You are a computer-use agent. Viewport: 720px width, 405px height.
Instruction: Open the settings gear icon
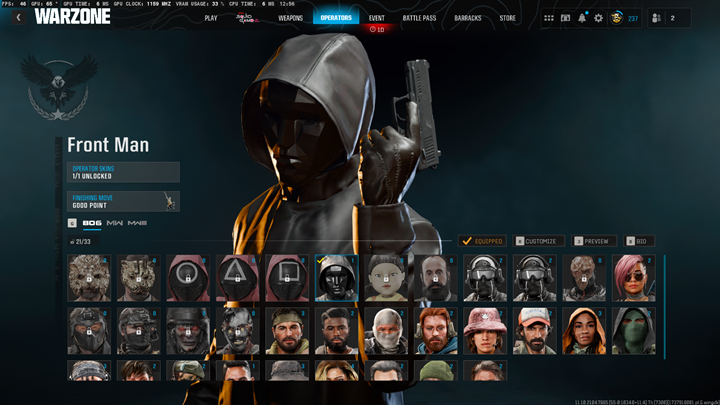599,18
